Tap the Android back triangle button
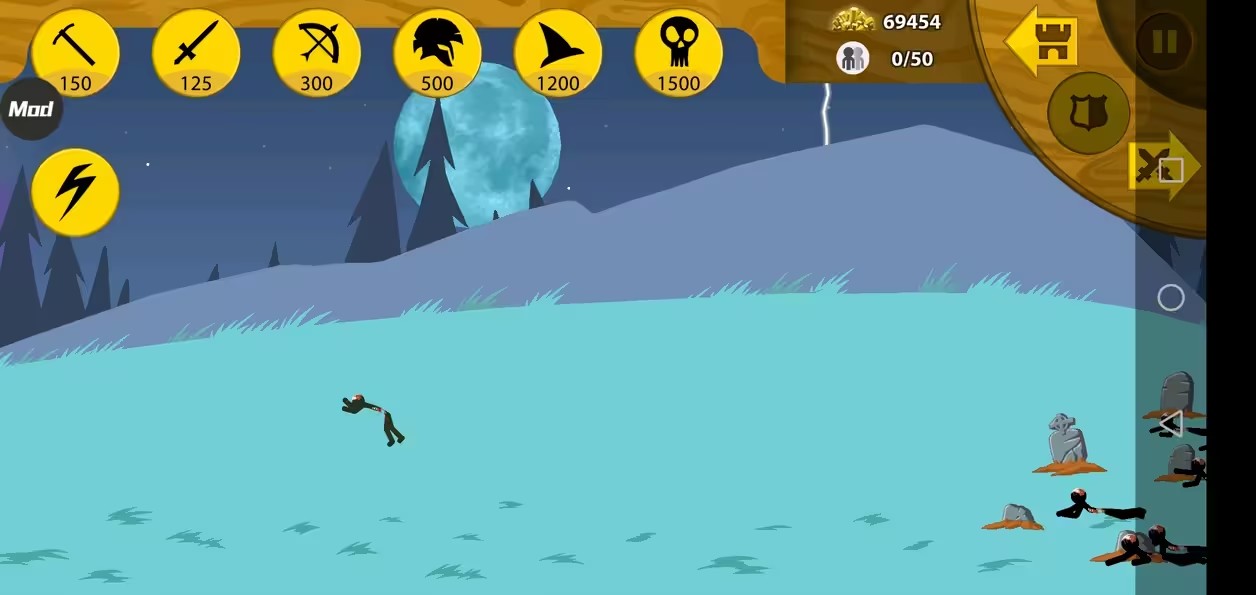Viewport: 1256px width, 595px height. pyautogui.click(x=1170, y=424)
